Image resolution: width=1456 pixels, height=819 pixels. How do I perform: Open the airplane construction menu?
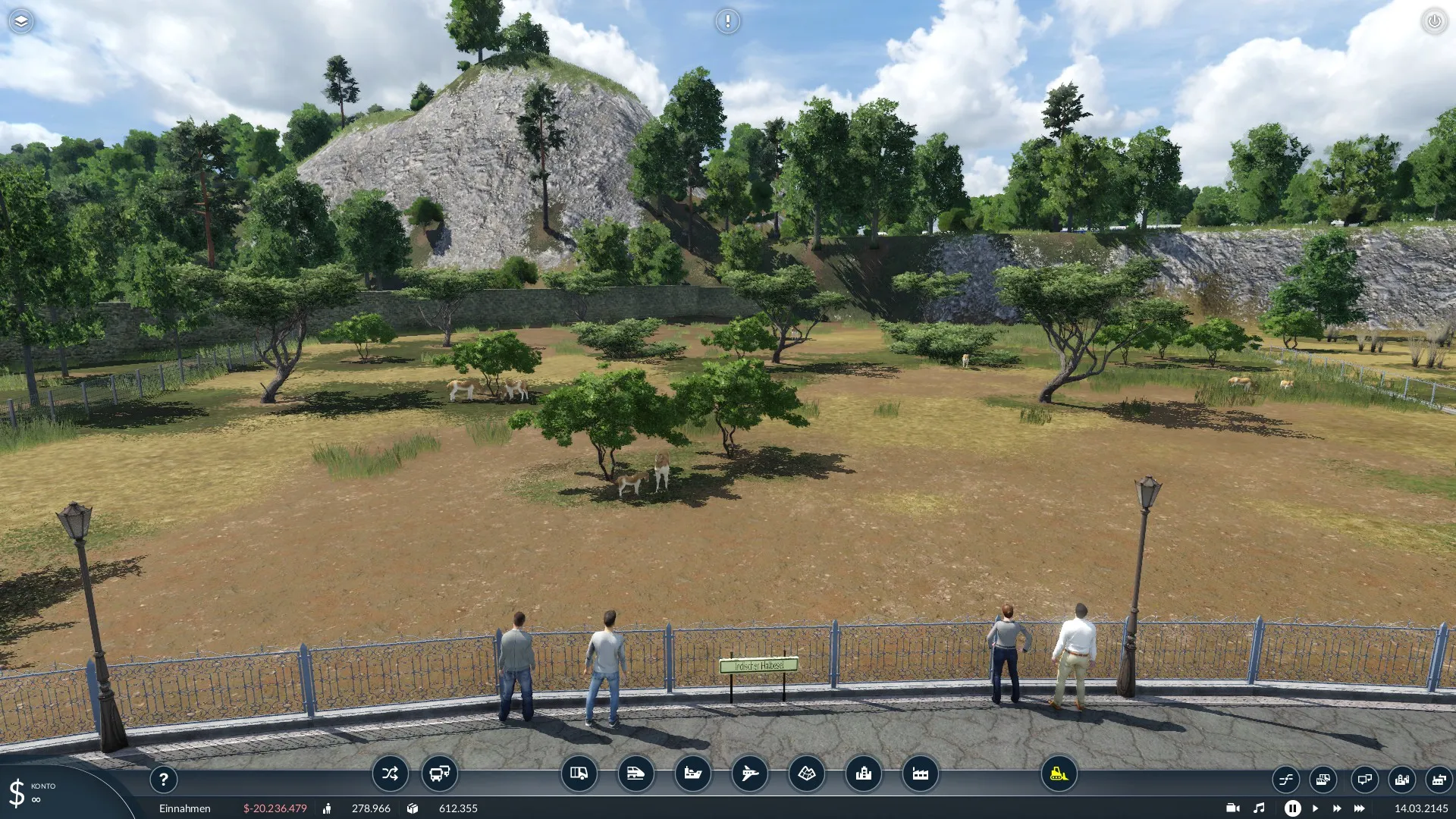tap(749, 773)
